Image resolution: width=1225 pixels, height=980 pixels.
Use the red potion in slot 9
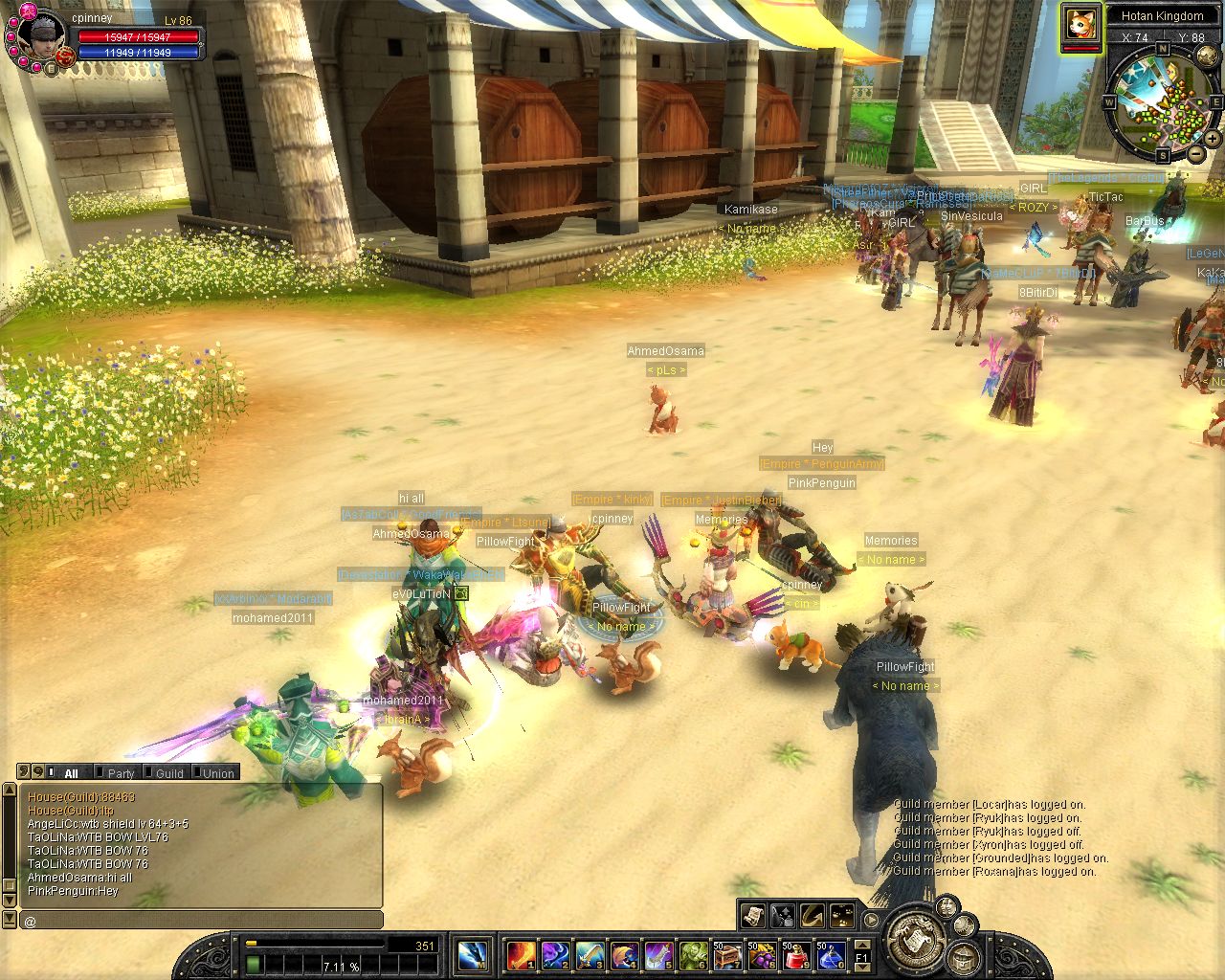pos(795,955)
